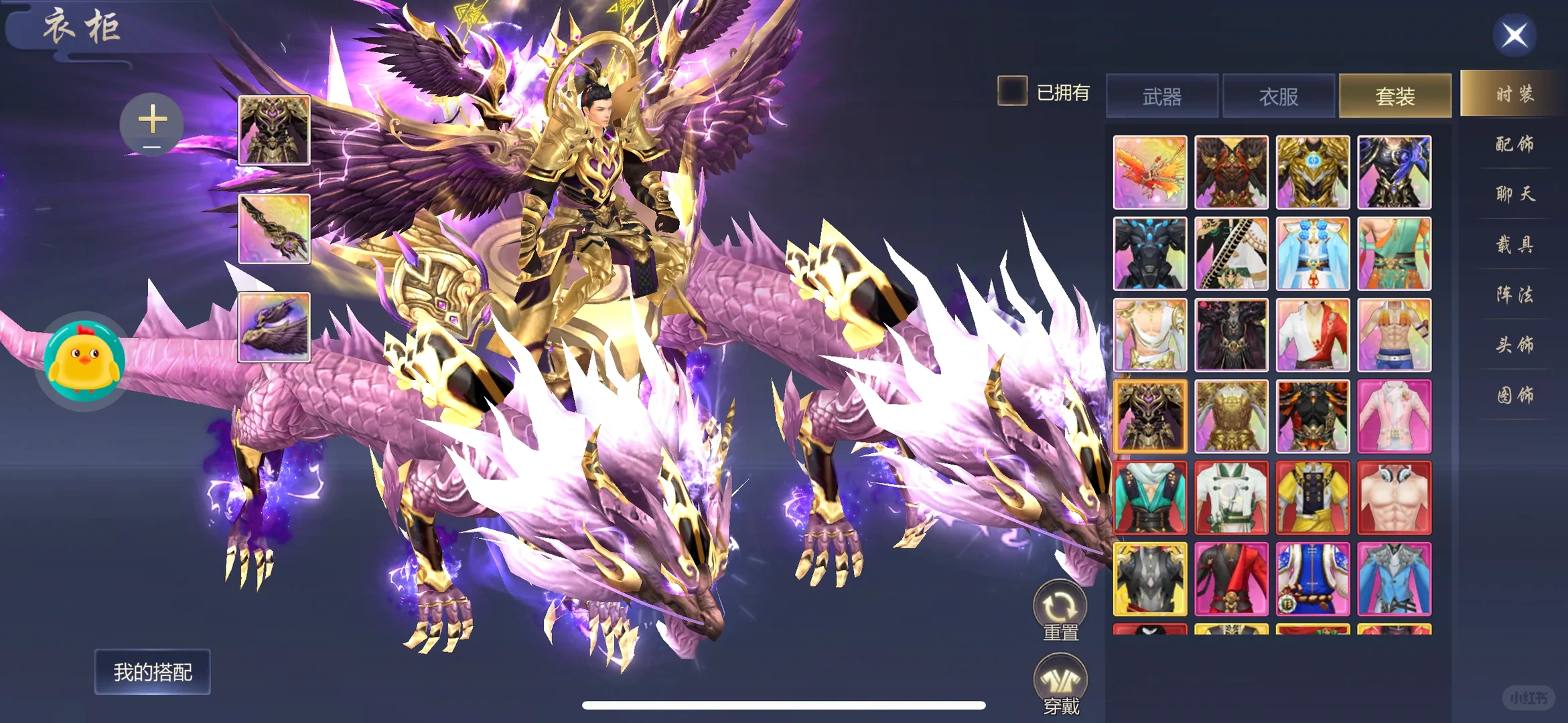The image size is (1568, 723).
Task: Click the plus/minus zoom button
Action: [x=152, y=125]
